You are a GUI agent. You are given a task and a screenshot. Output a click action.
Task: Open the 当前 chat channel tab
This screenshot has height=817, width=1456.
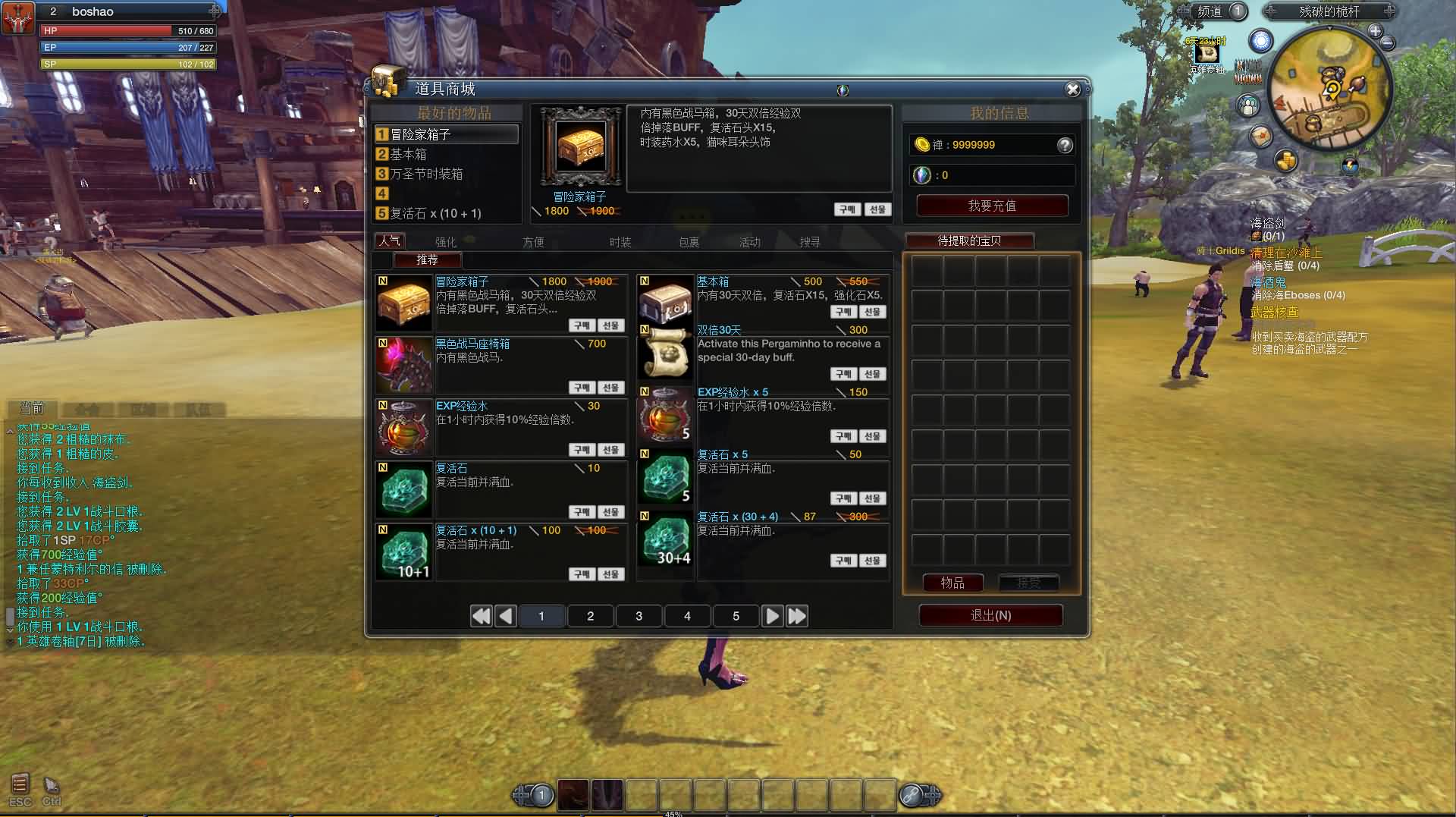coord(33,409)
